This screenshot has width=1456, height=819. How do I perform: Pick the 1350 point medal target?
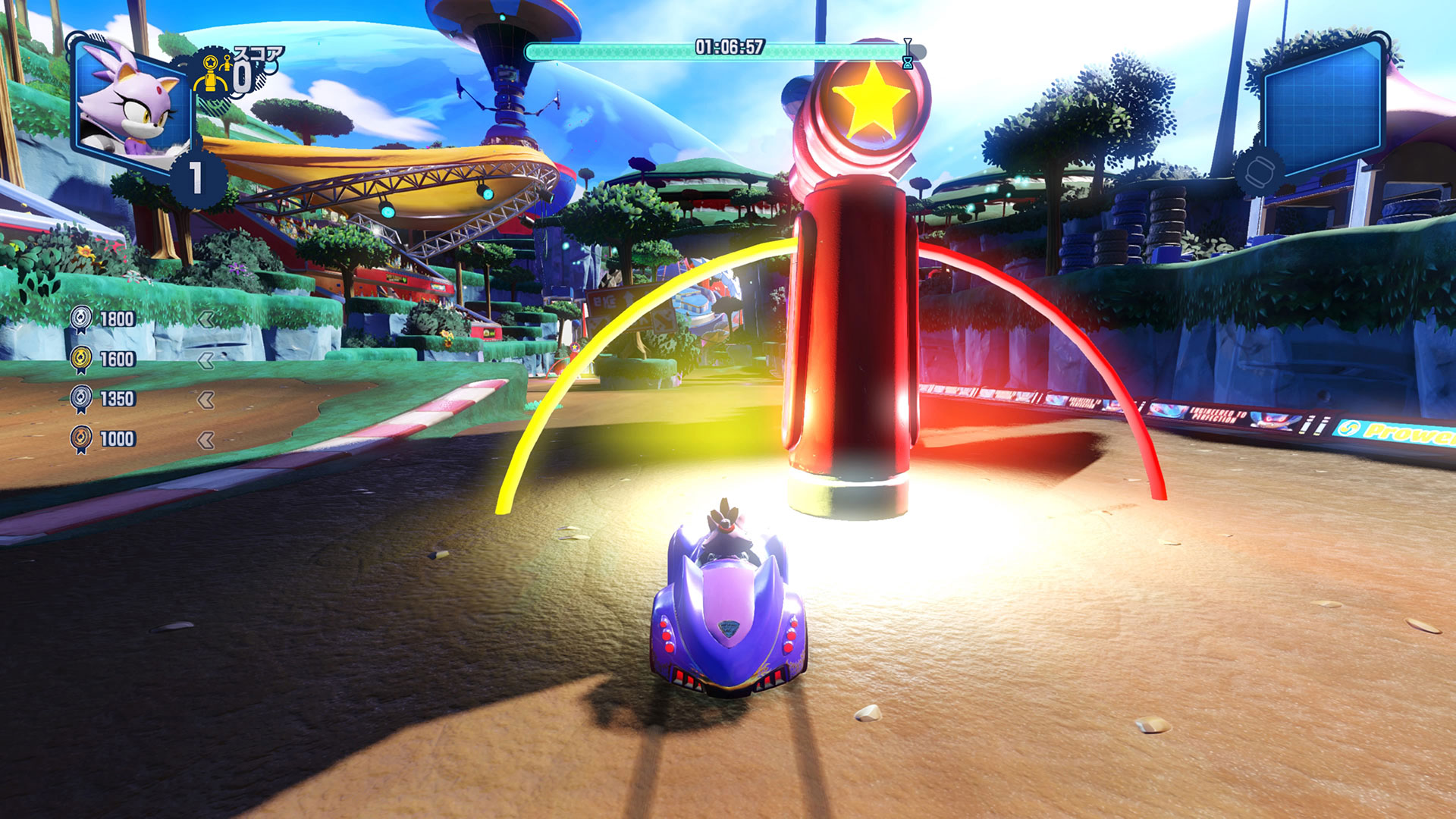[x=103, y=399]
